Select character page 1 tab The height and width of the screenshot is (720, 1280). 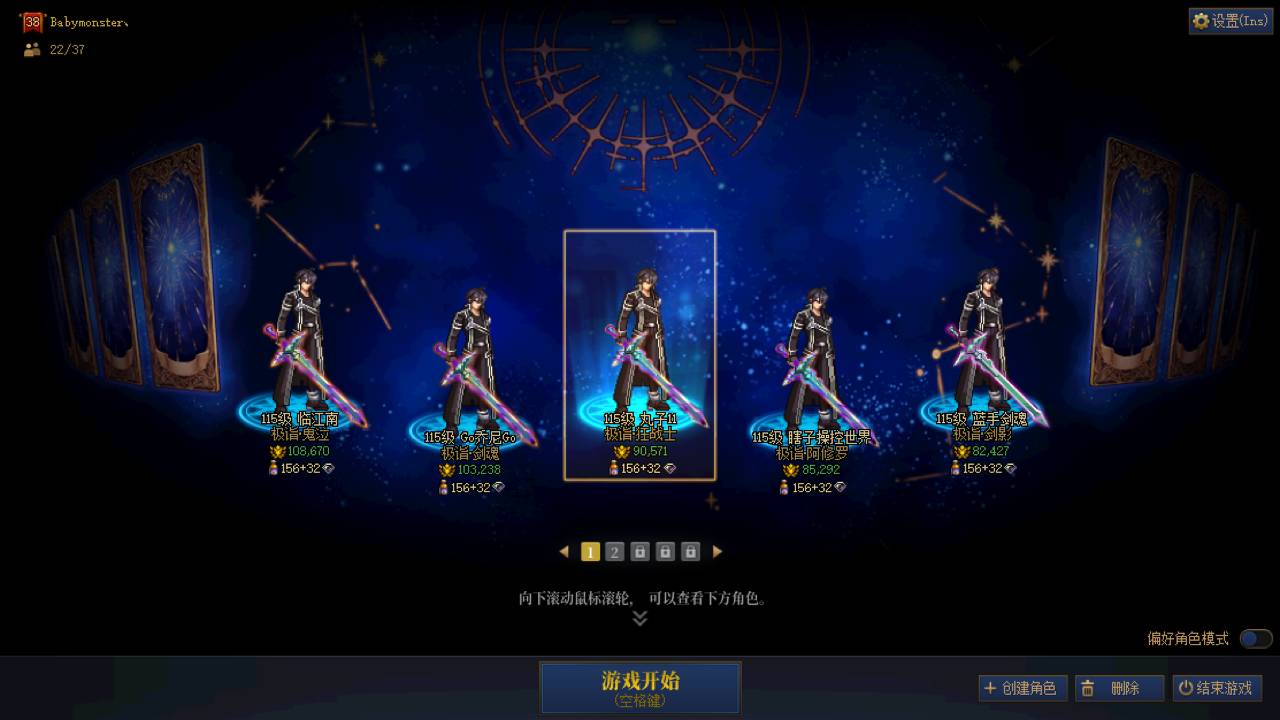point(589,551)
